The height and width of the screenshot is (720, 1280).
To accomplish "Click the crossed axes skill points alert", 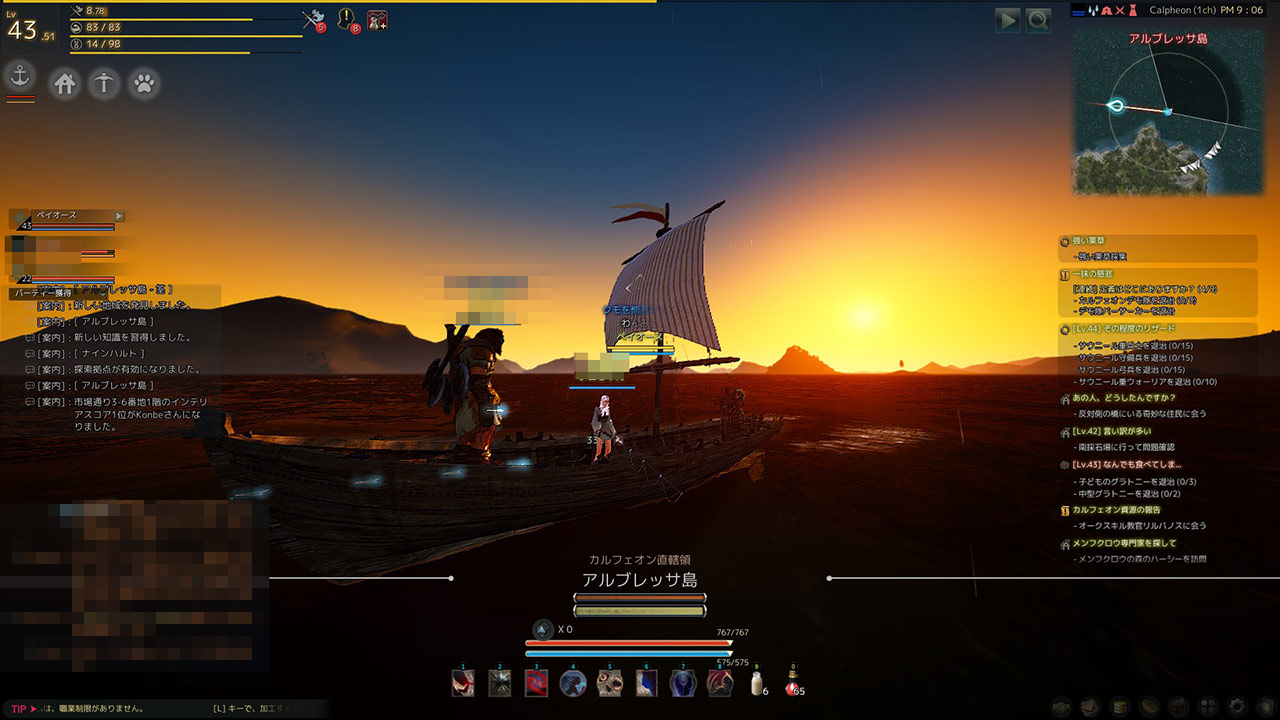I will (313, 19).
